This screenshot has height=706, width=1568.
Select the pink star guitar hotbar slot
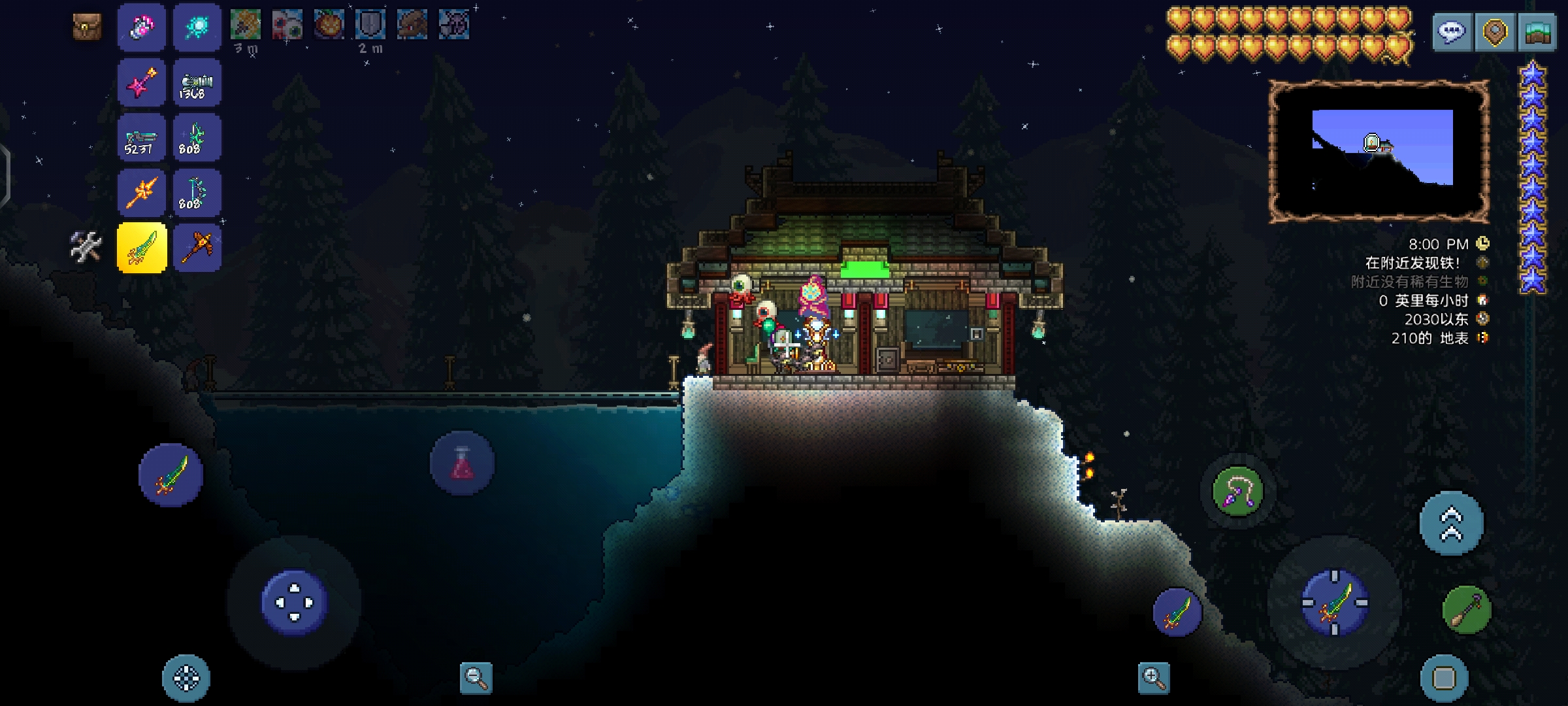click(x=142, y=82)
